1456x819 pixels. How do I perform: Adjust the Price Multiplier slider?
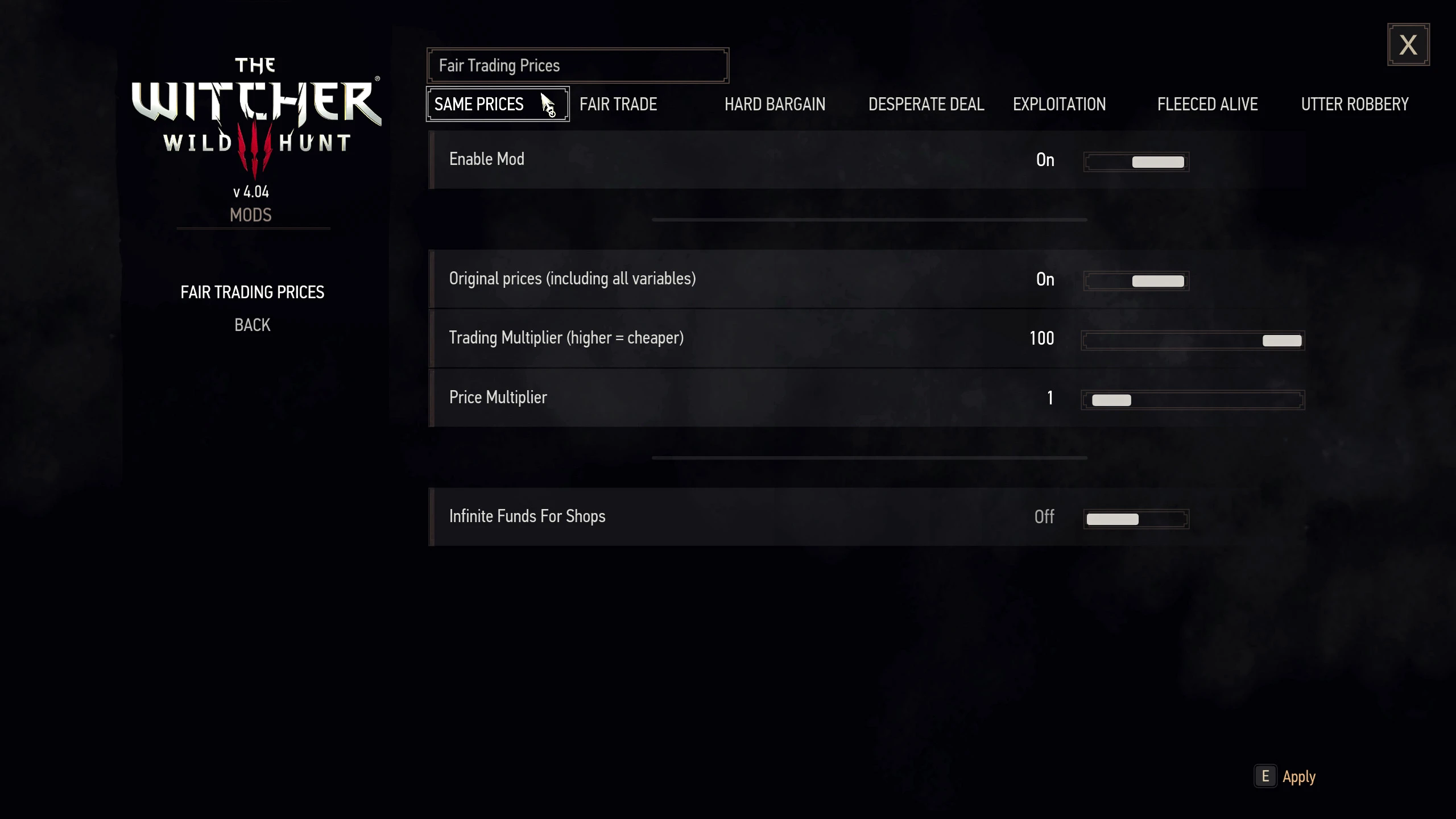click(x=1193, y=400)
